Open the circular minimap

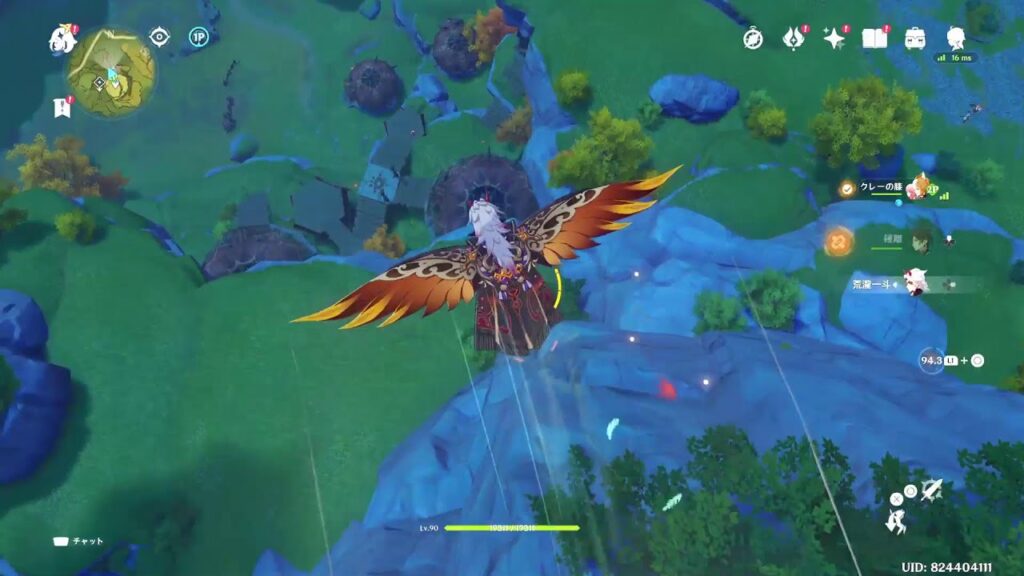111,72
